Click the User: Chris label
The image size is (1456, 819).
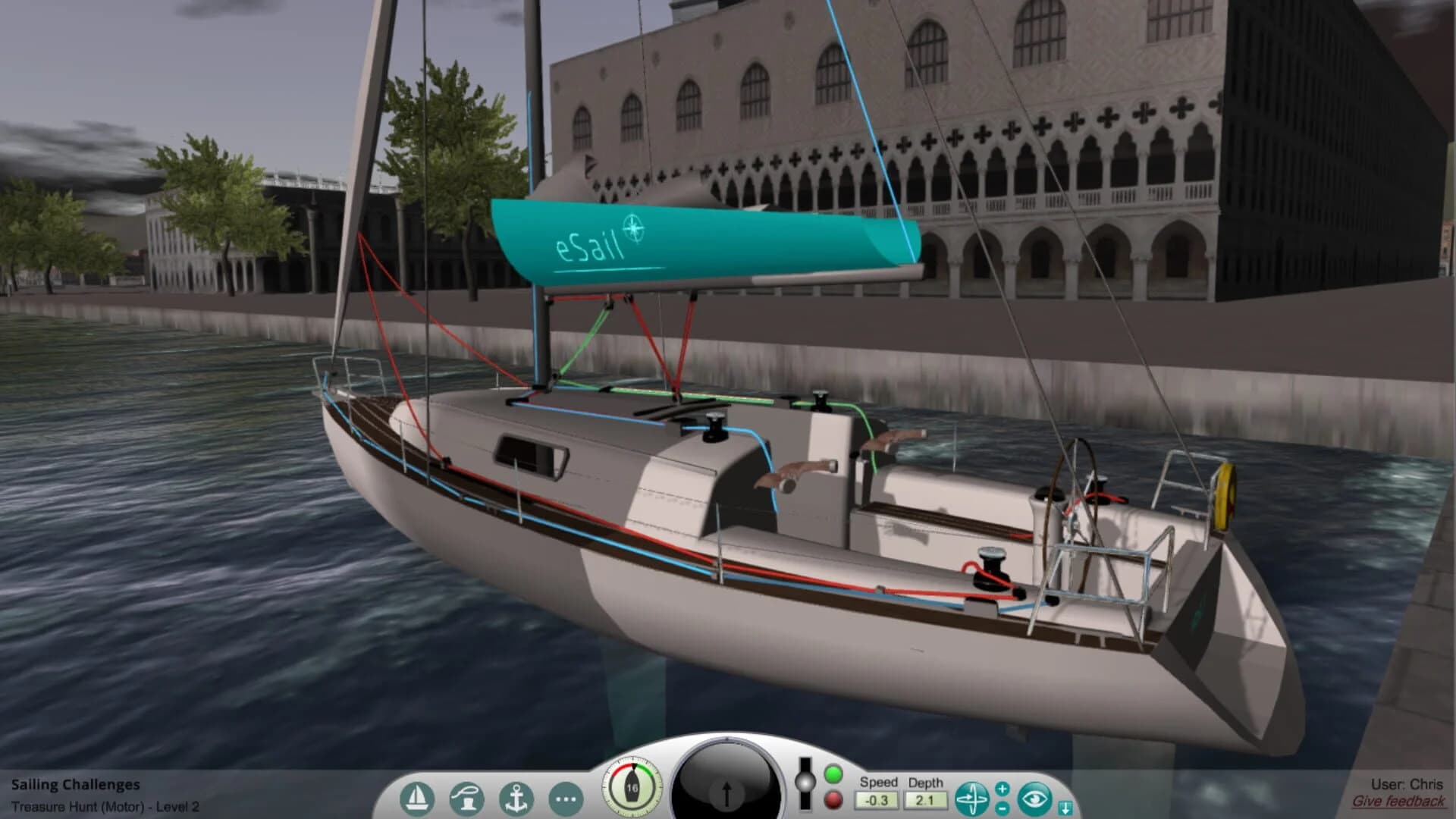pos(1409,783)
